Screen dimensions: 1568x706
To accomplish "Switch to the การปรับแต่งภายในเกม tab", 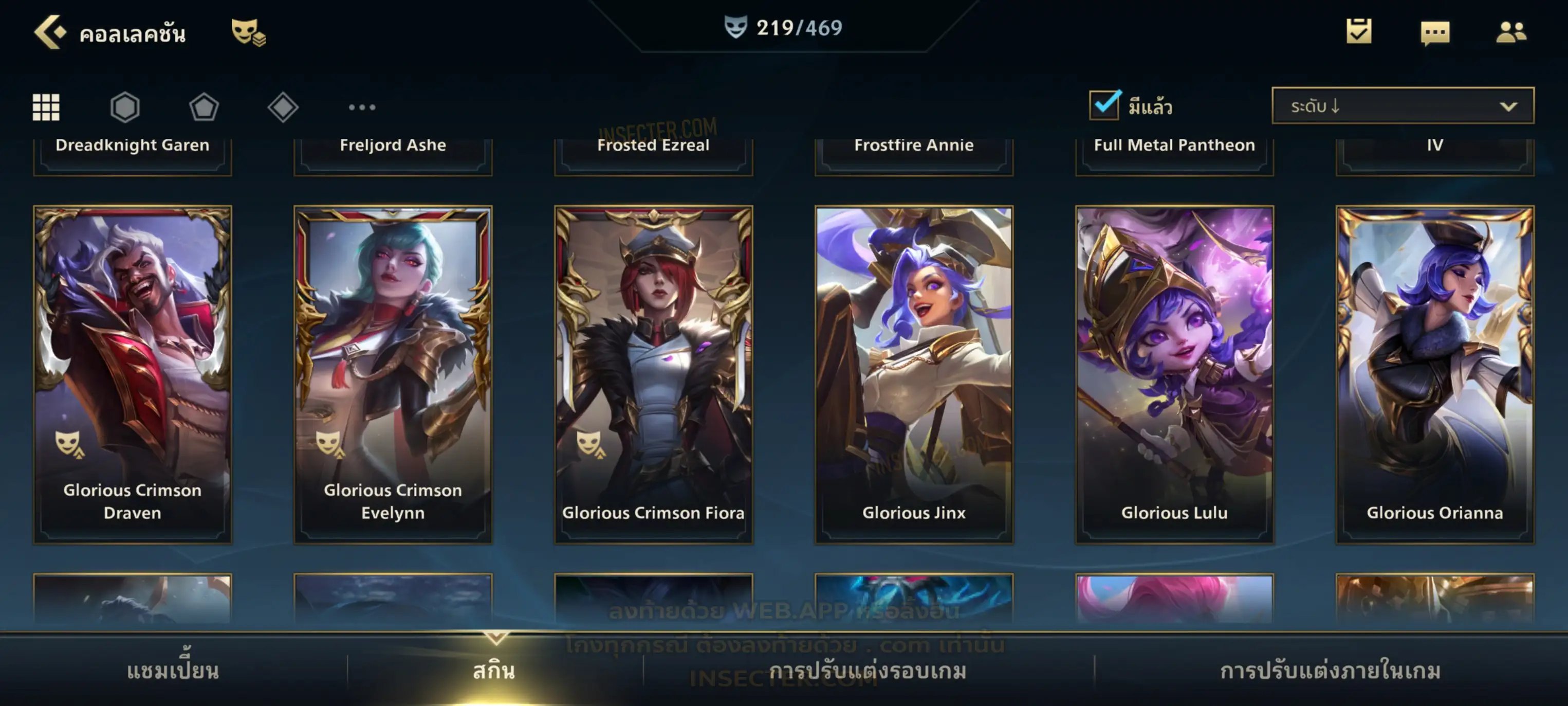I will point(1330,671).
